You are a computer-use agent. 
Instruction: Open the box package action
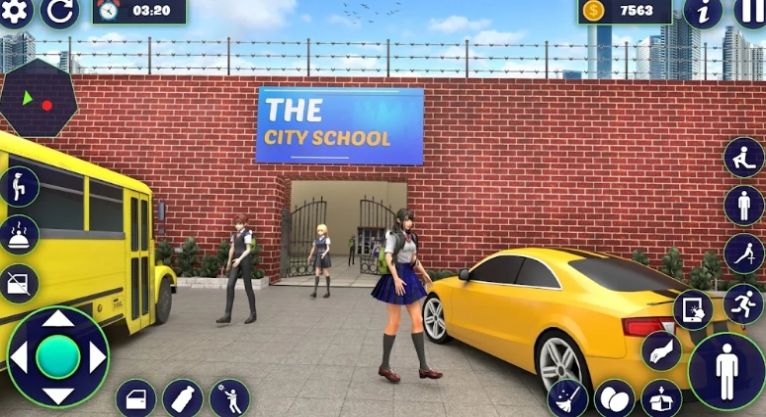point(660,398)
